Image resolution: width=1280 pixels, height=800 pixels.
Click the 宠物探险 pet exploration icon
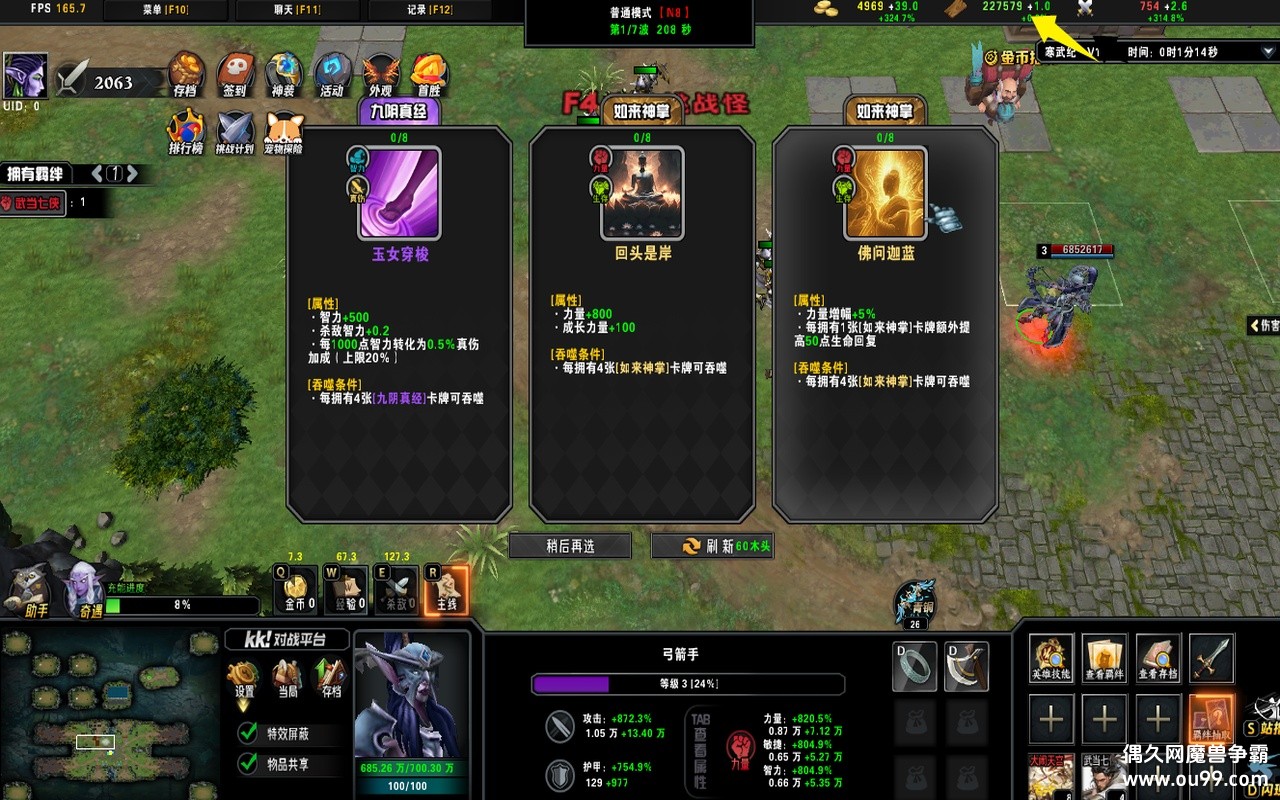285,129
